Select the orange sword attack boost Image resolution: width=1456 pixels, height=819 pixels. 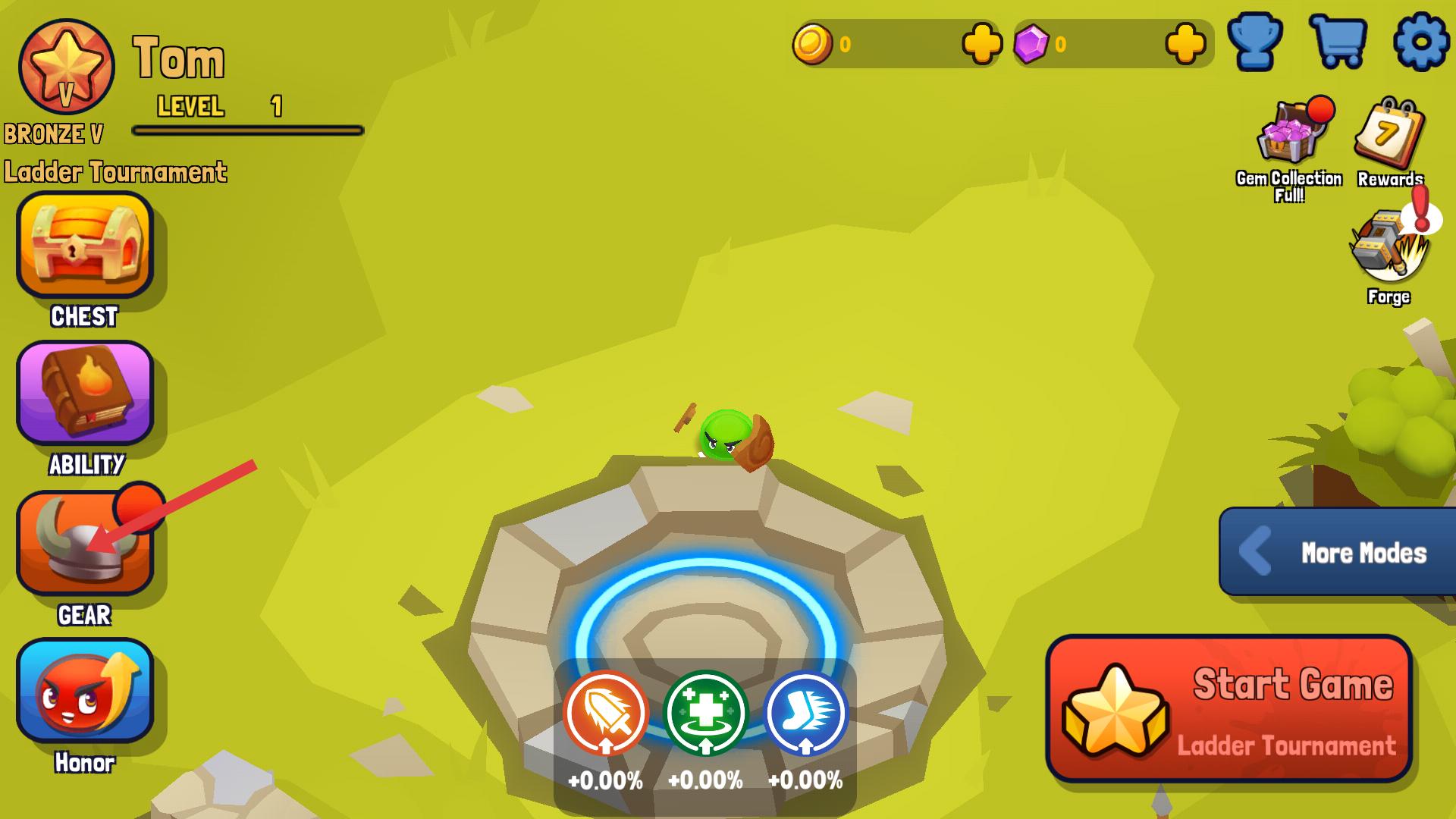(605, 713)
